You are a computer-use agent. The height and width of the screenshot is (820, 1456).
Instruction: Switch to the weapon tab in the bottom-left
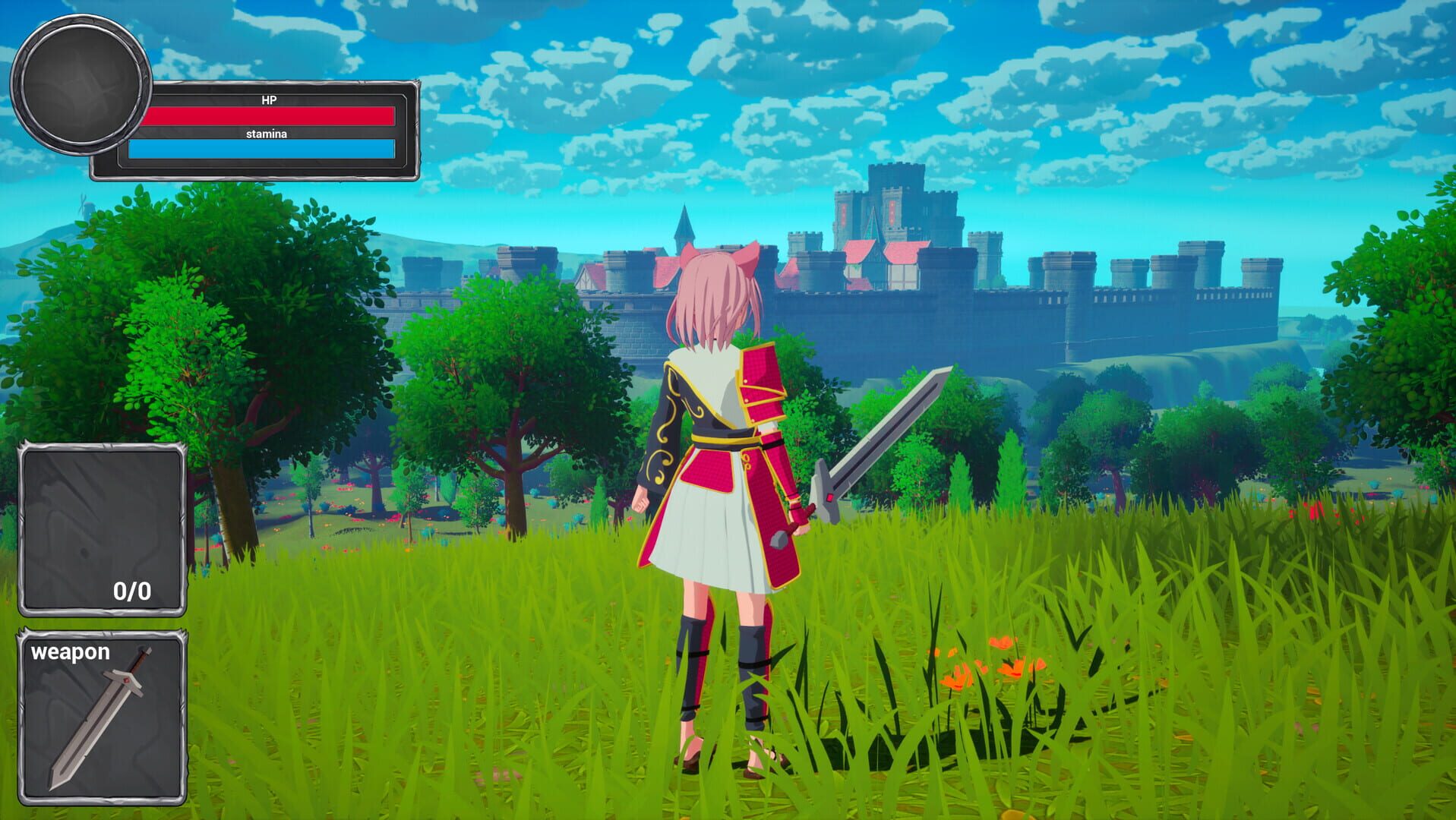(70, 651)
